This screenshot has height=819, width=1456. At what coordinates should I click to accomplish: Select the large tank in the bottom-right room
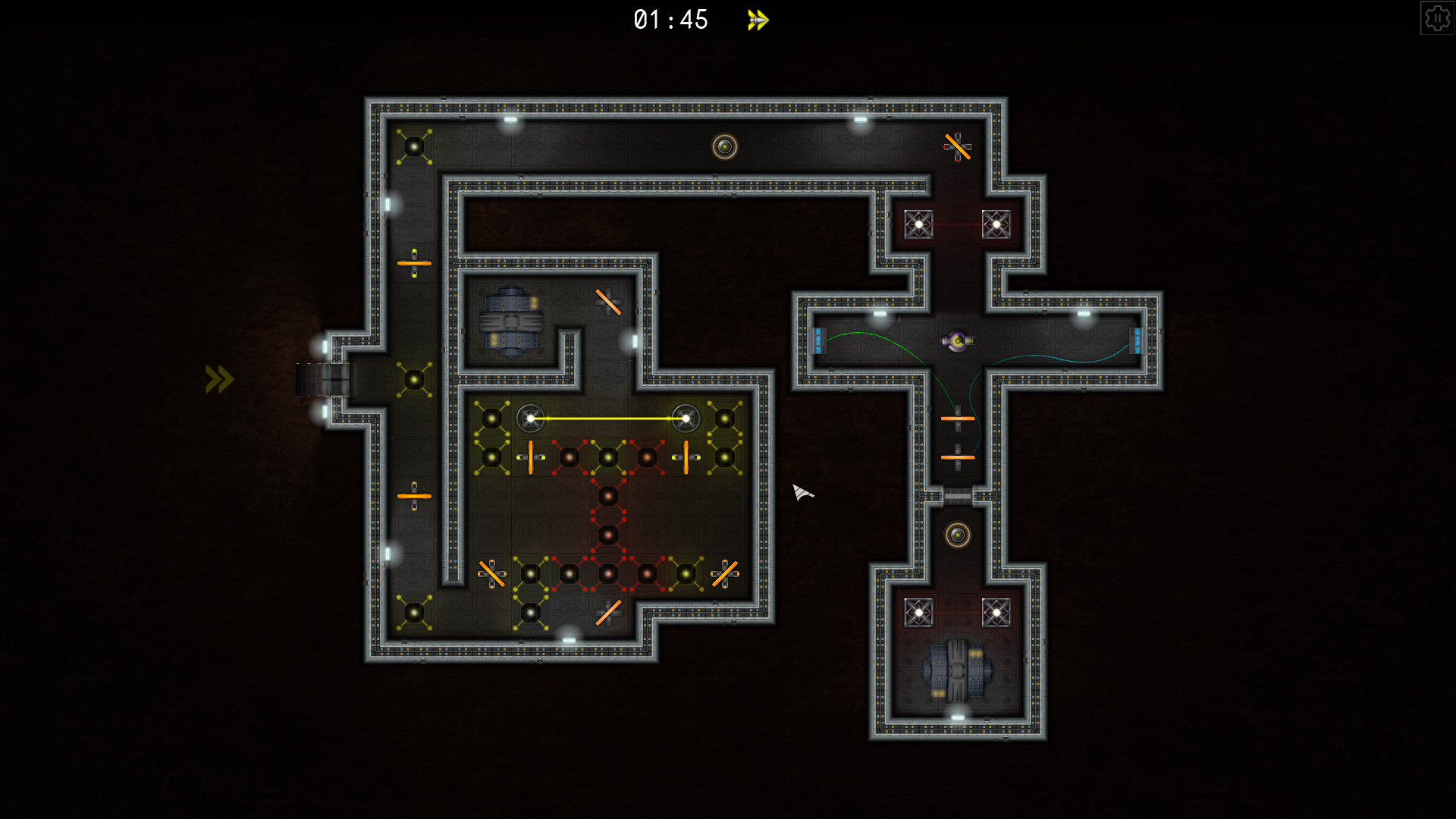957,671
